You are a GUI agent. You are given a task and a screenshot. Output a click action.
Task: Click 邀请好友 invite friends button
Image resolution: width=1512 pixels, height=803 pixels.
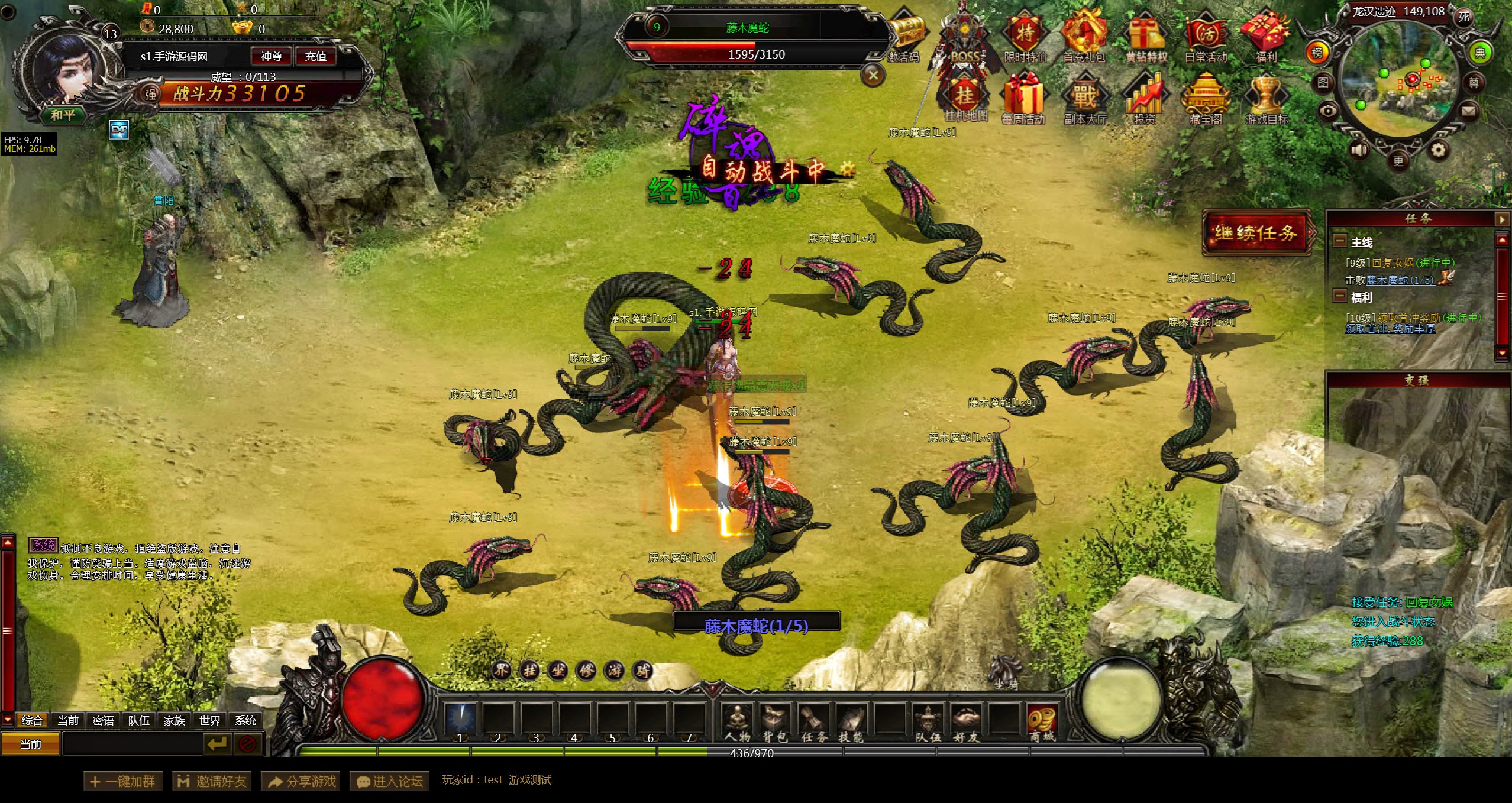click(212, 781)
